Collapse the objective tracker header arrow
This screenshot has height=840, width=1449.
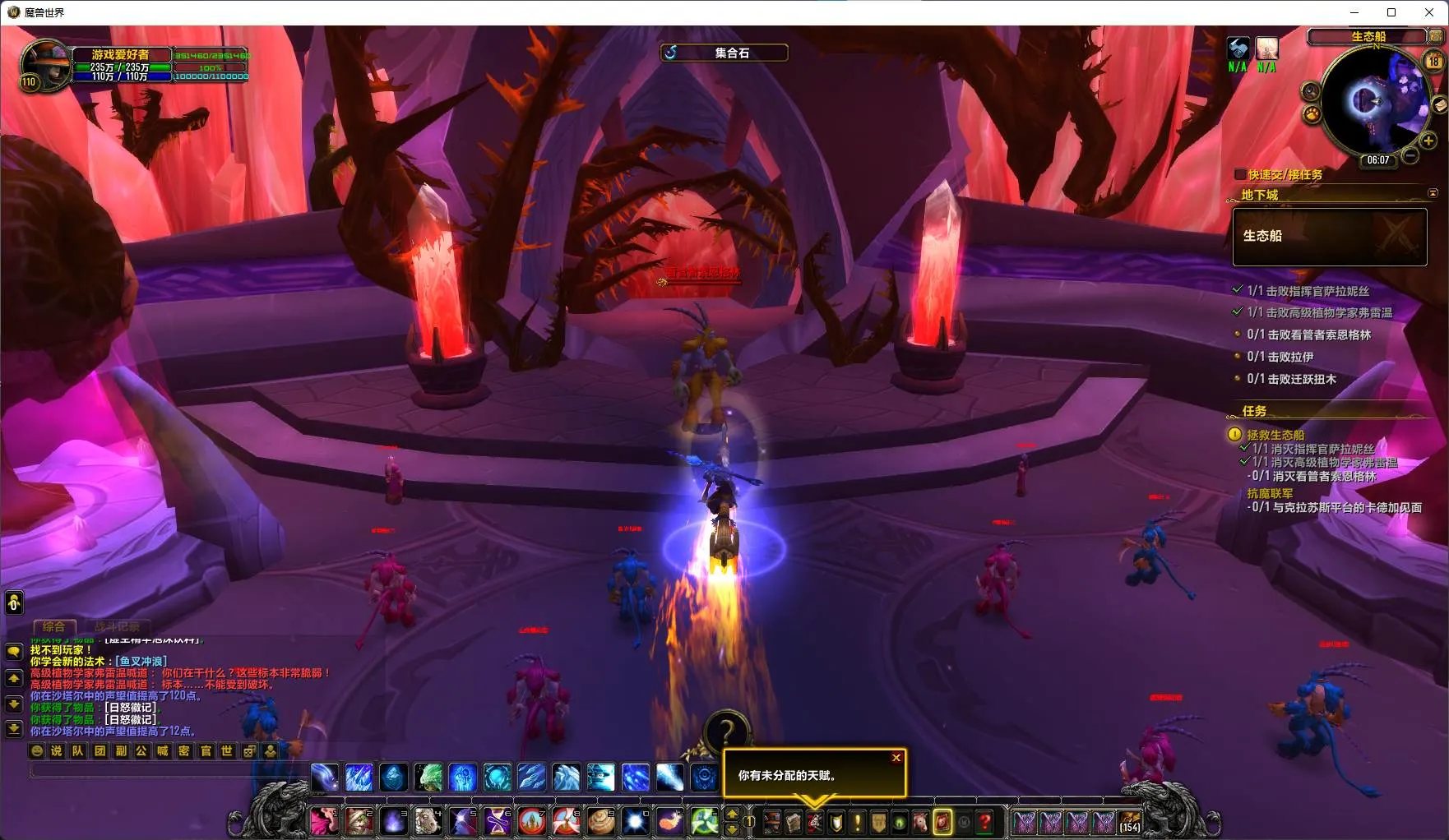click(1433, 193)
